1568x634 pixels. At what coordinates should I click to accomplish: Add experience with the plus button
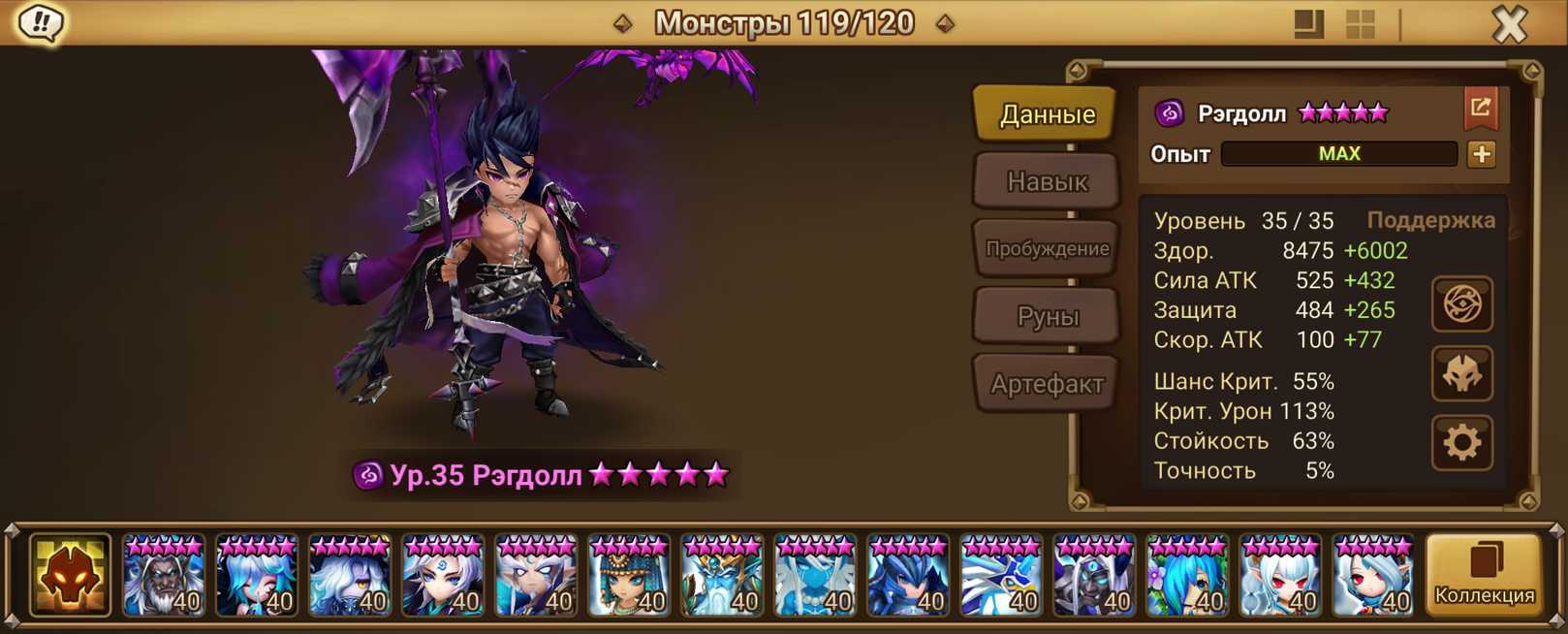click(1481, 154)
